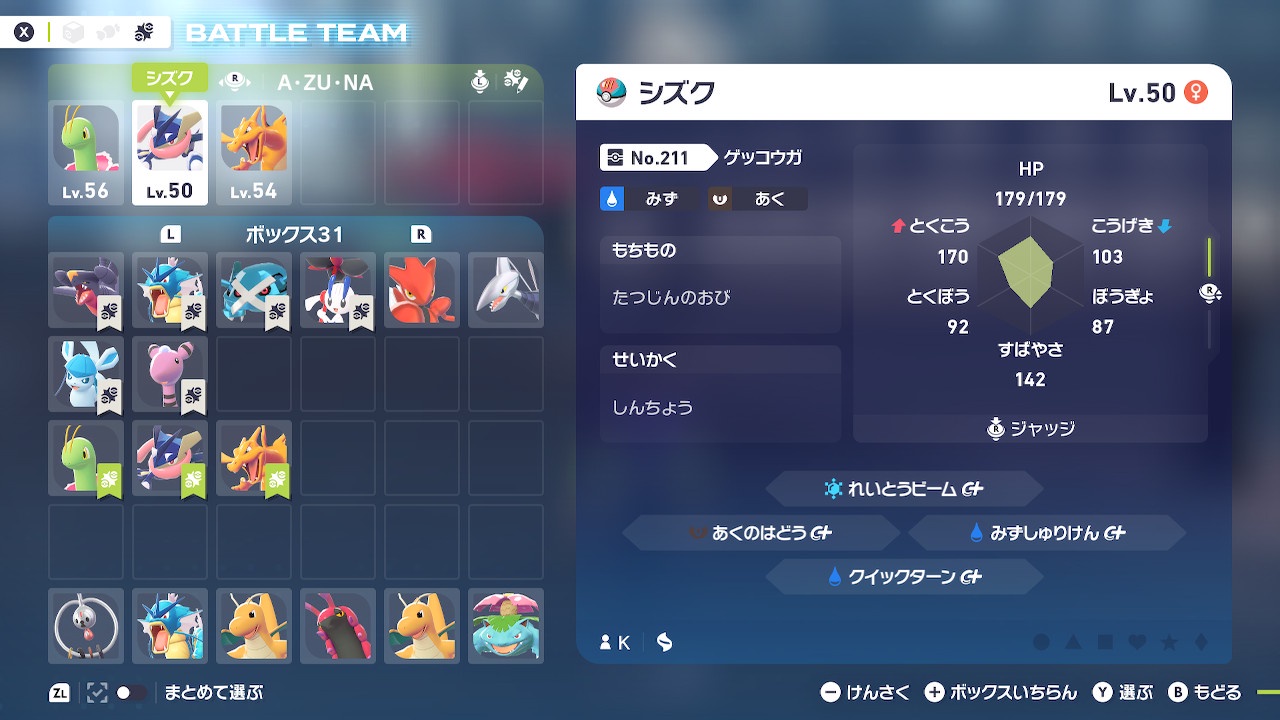
Task: Choose the あくのはどう move
Action: tap(761, 533)
